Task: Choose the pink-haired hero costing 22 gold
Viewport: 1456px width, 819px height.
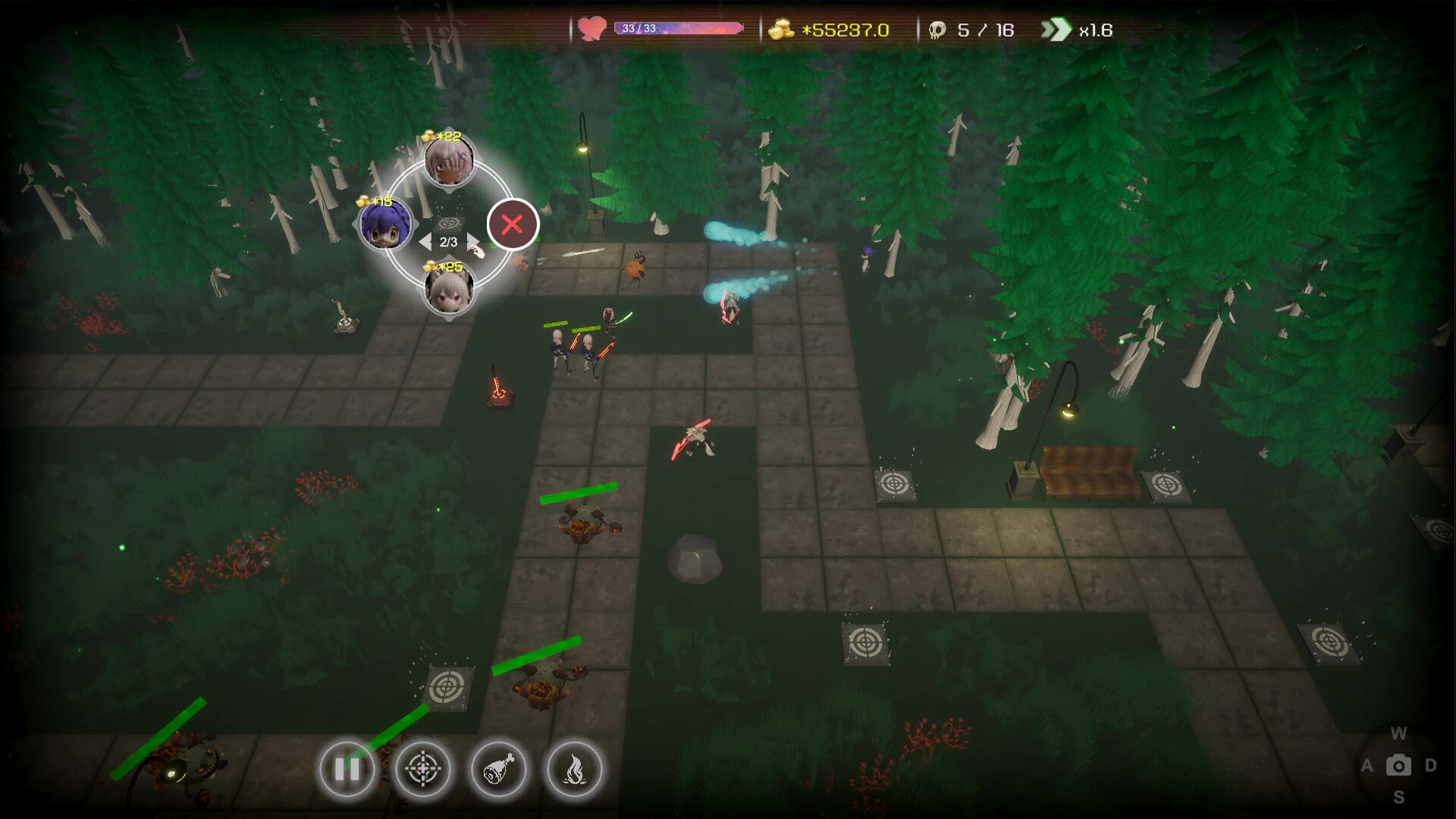Action: (x=449, y=161)
